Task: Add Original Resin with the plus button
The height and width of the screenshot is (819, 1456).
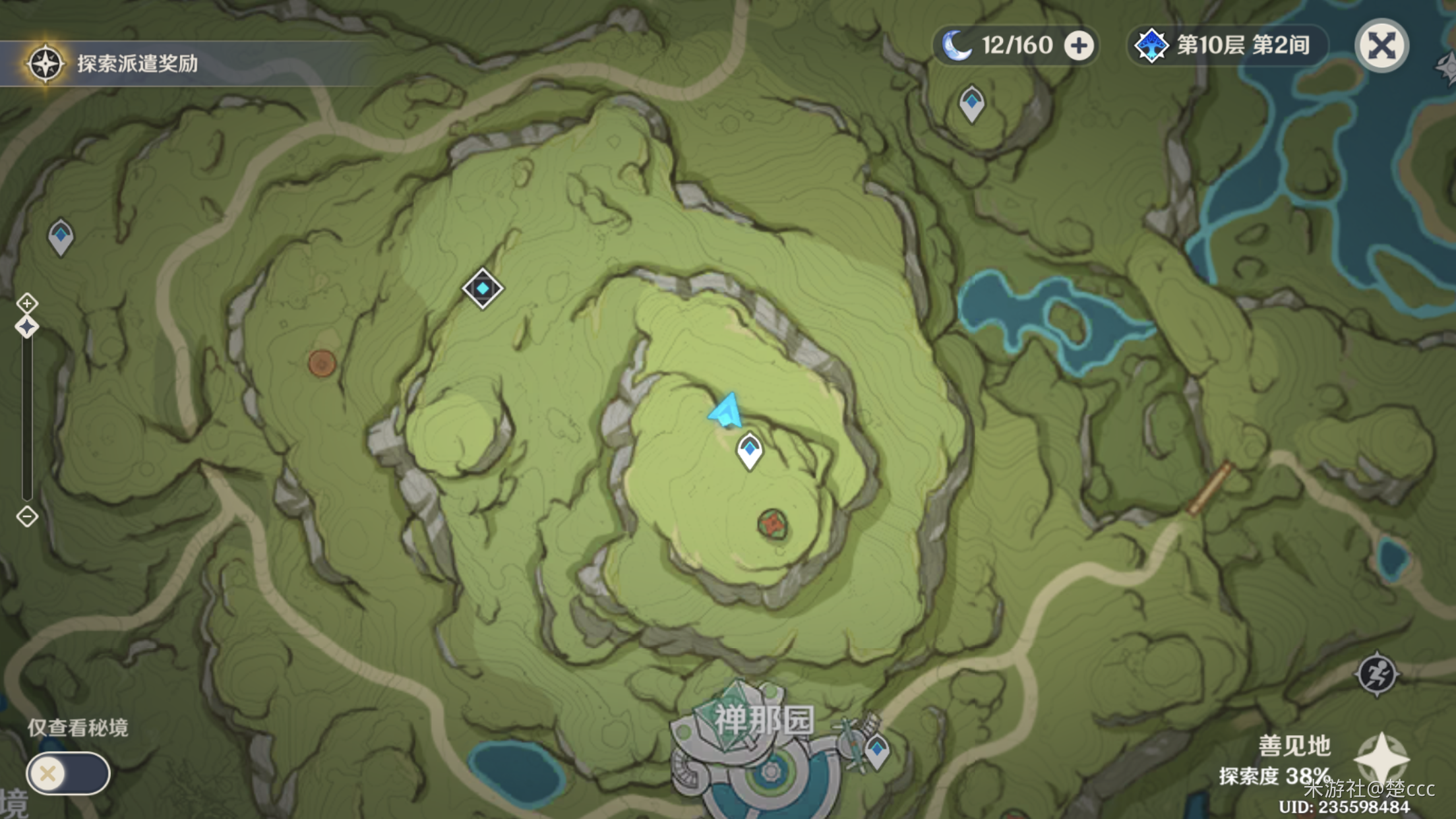Action: click(x=1079, y=45)
